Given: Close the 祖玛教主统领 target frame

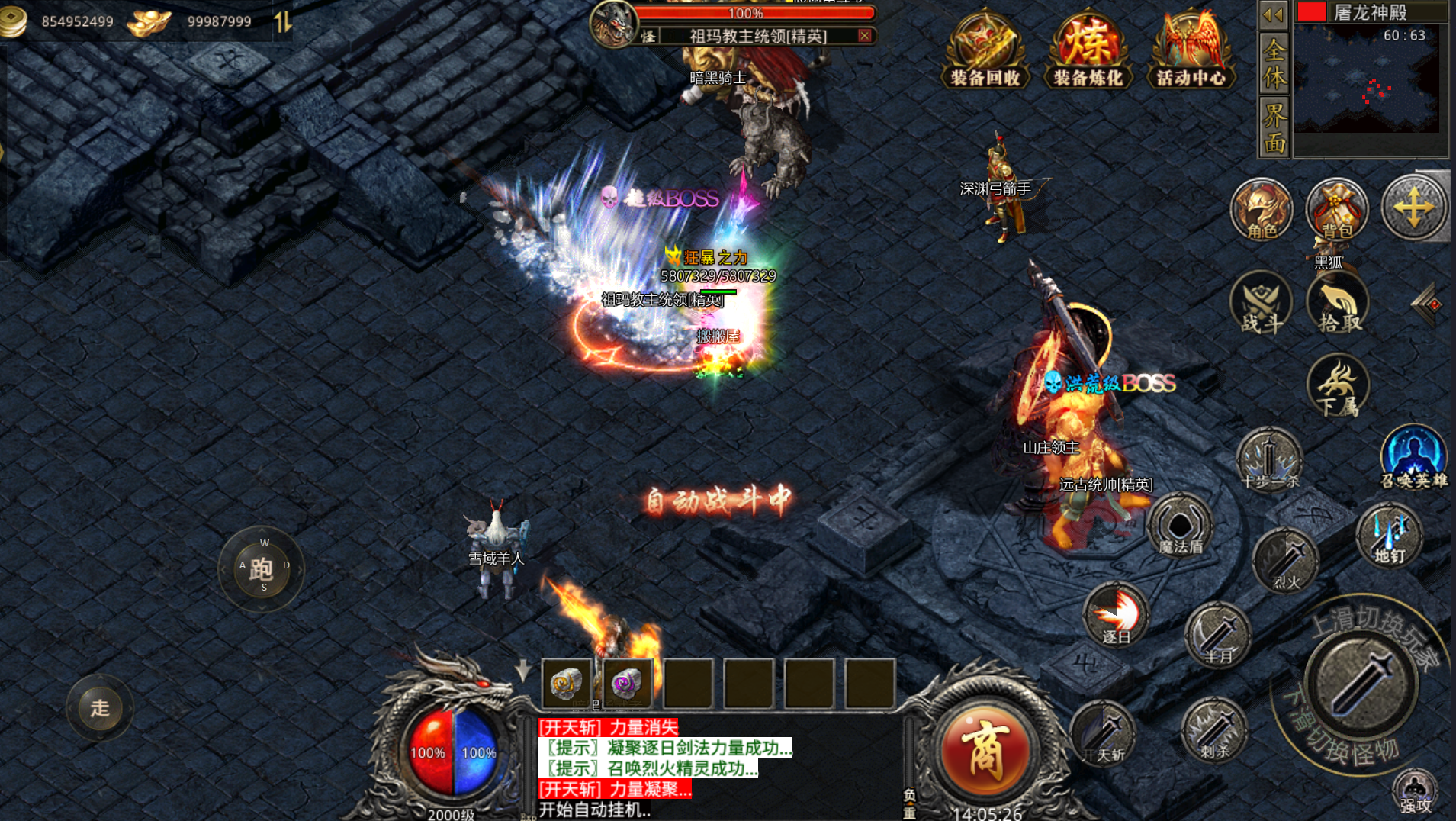Looking at the screenshot, I should (x=864, y=36).
